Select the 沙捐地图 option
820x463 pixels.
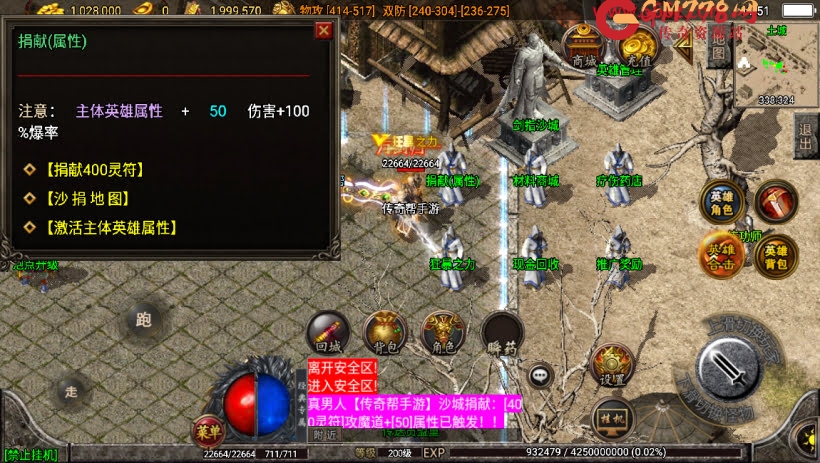(88, 199)
